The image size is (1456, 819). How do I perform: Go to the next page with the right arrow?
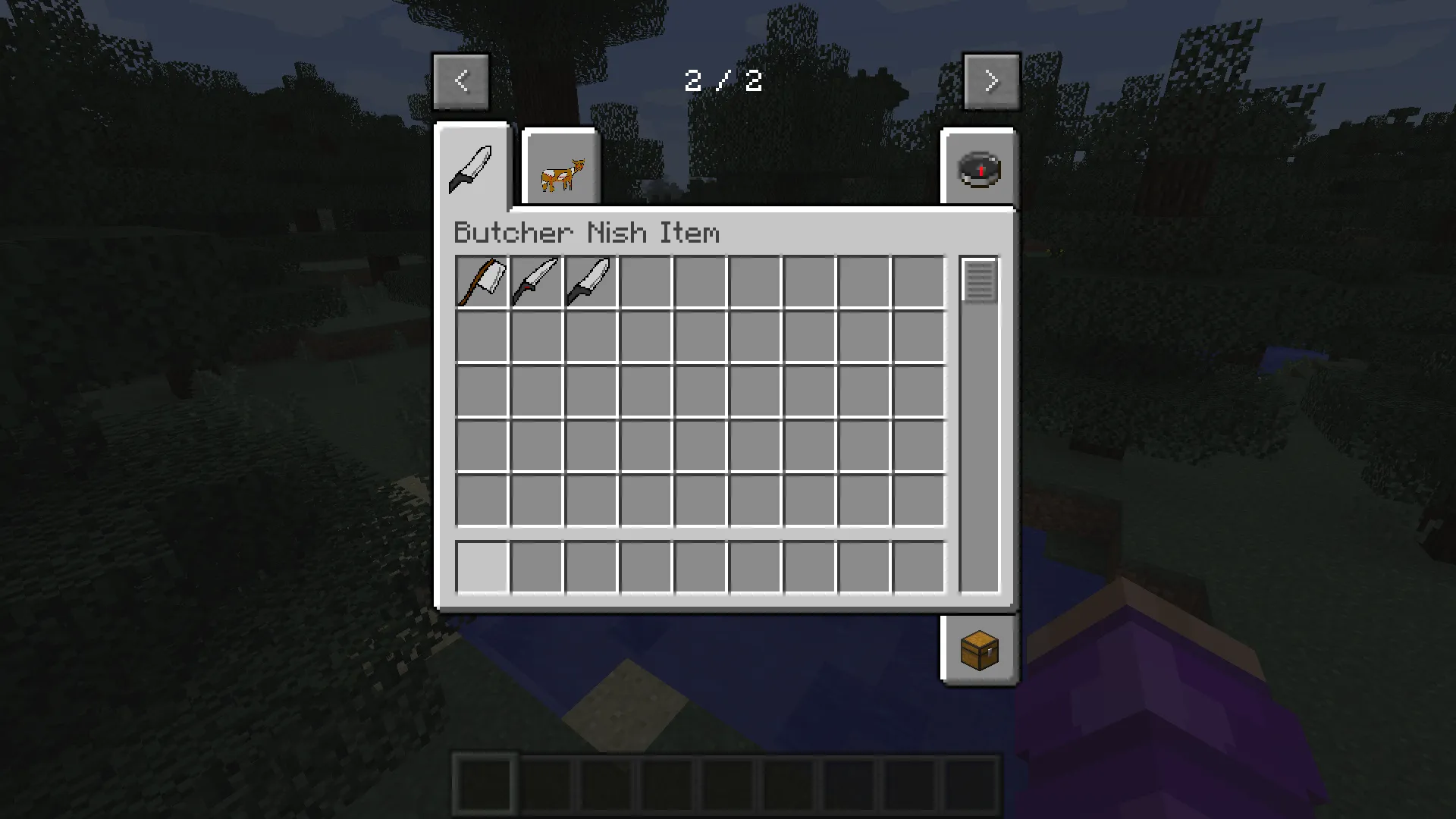coord(992,80)
